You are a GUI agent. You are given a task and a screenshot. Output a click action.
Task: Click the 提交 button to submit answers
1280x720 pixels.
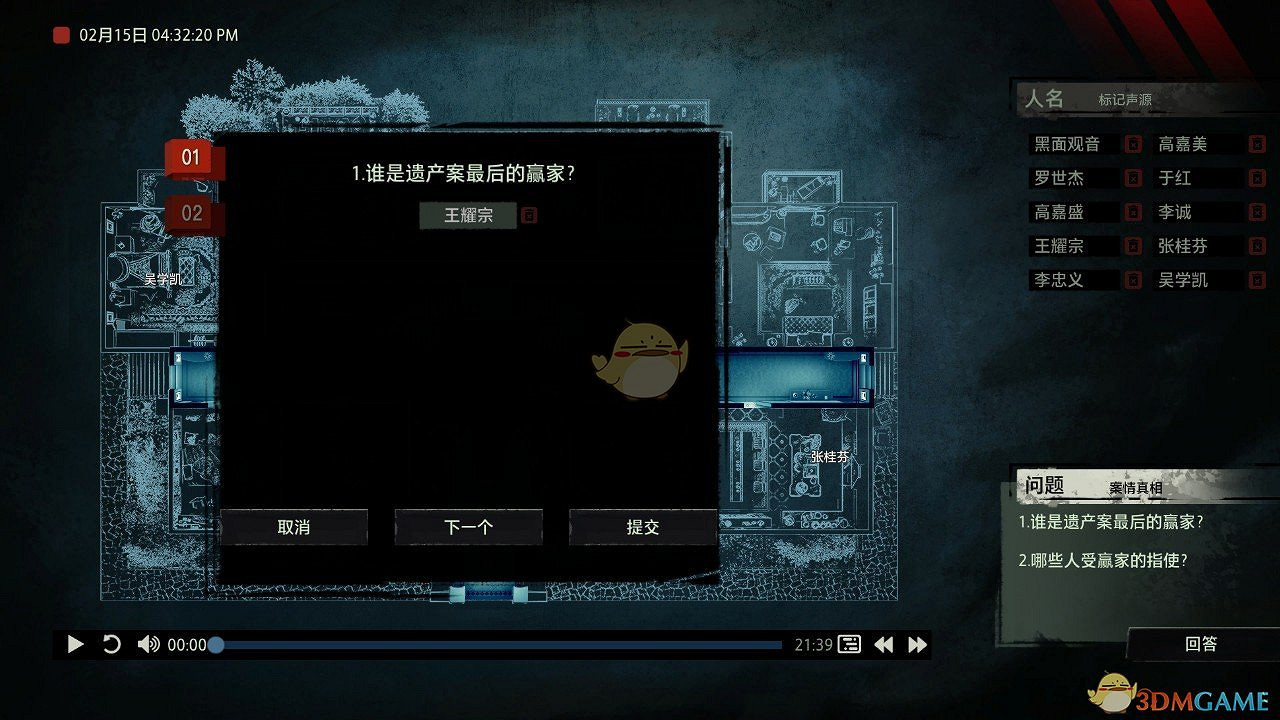tap(643, 527)
